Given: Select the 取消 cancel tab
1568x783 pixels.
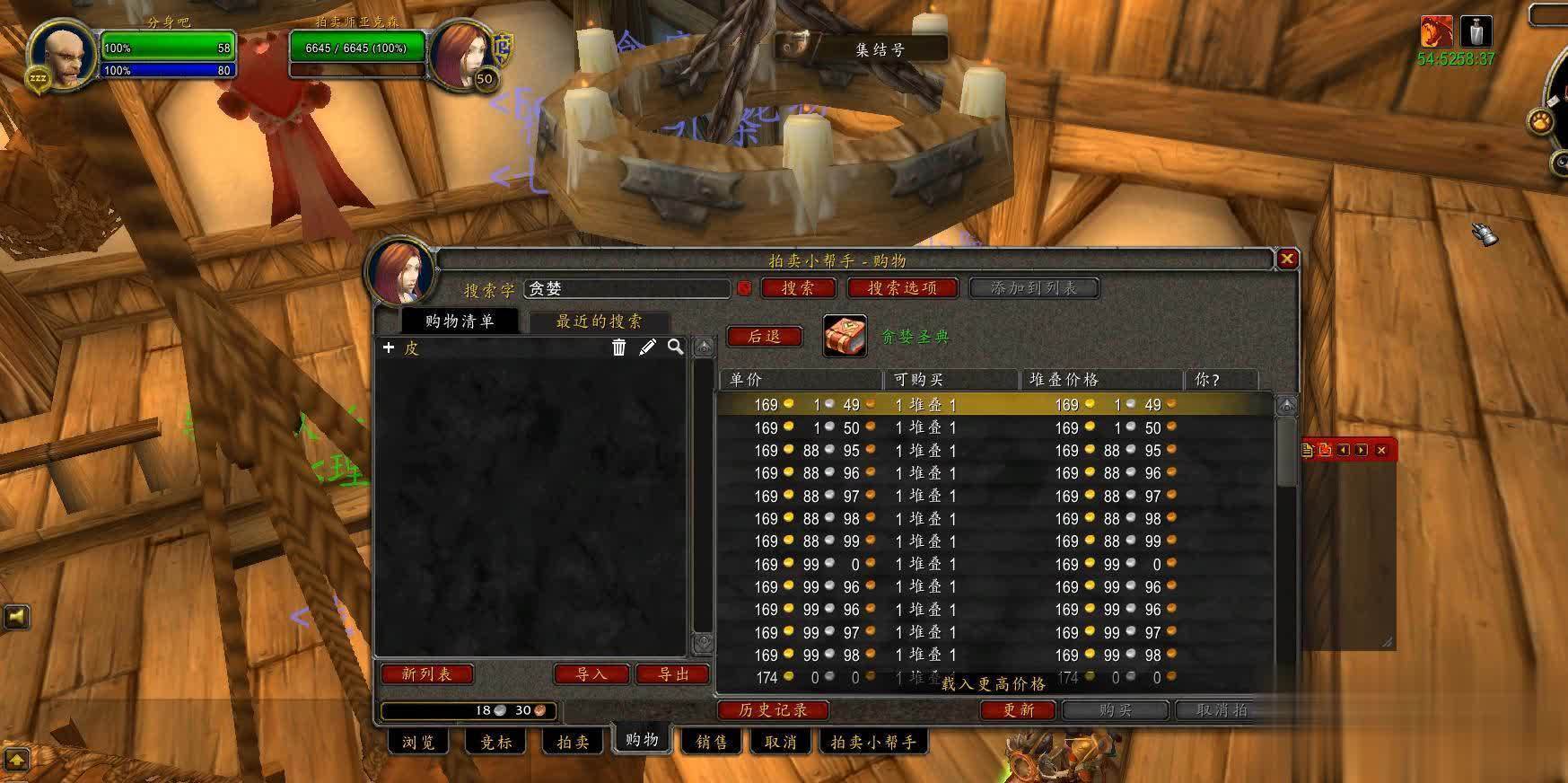Looking at the screenshot, I should coord(780,743).
